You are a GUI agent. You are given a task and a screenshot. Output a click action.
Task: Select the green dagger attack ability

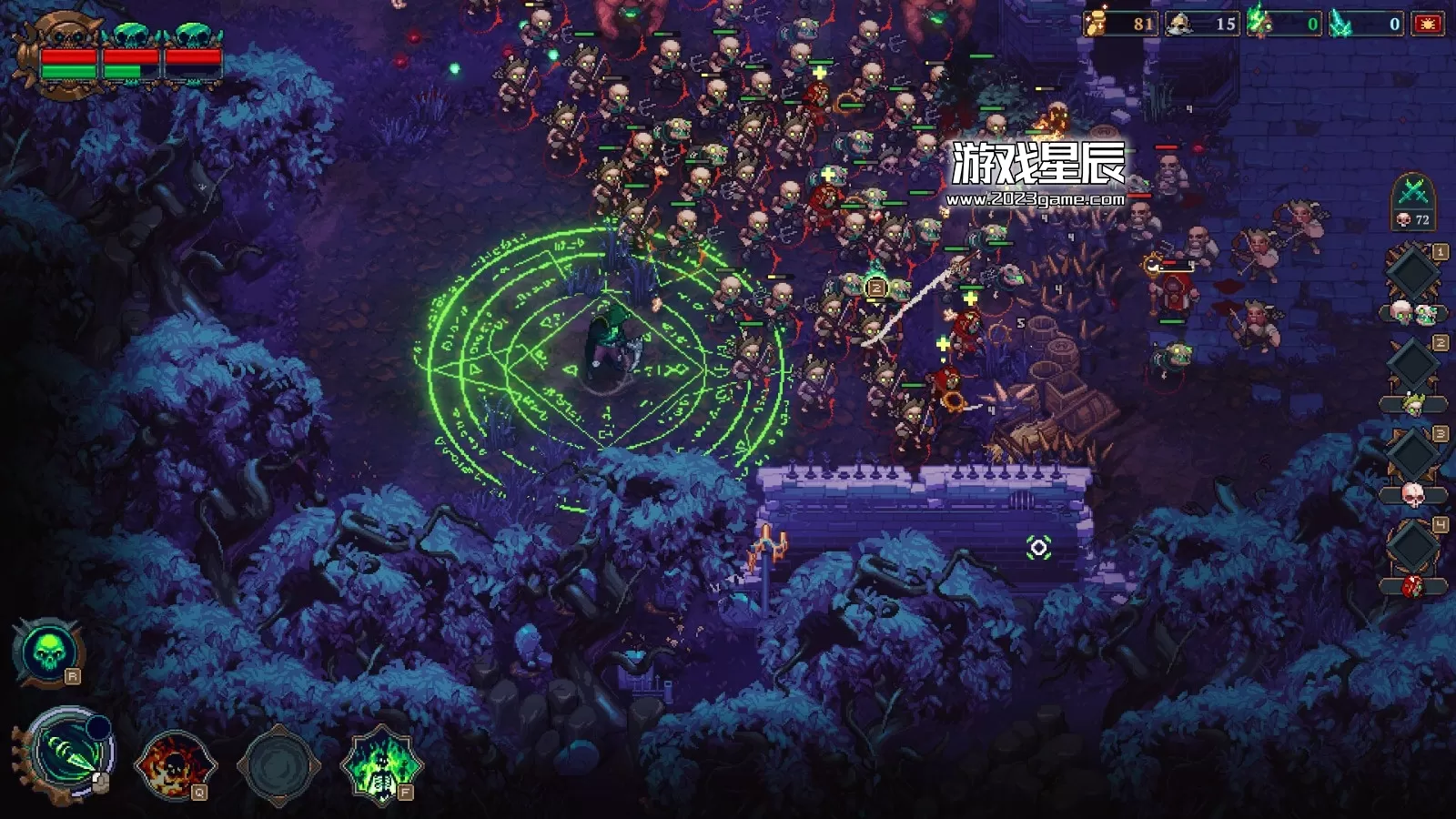[67, 754]
